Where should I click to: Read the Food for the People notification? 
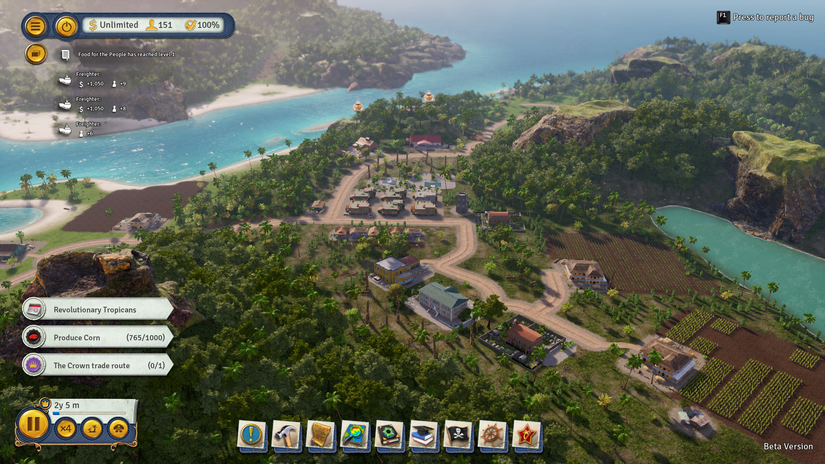coord(118,54)
